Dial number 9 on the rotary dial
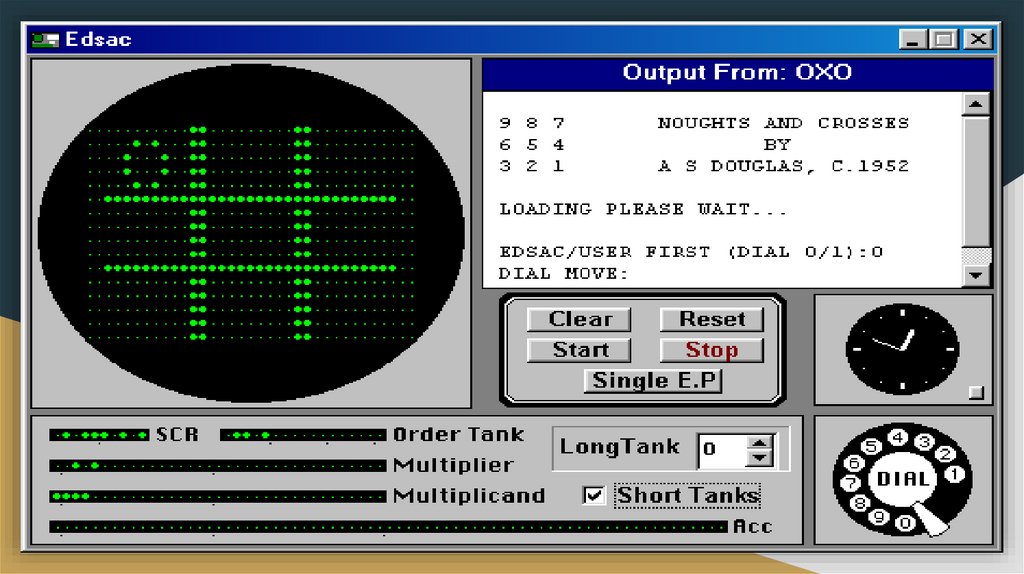 [878, 516]
